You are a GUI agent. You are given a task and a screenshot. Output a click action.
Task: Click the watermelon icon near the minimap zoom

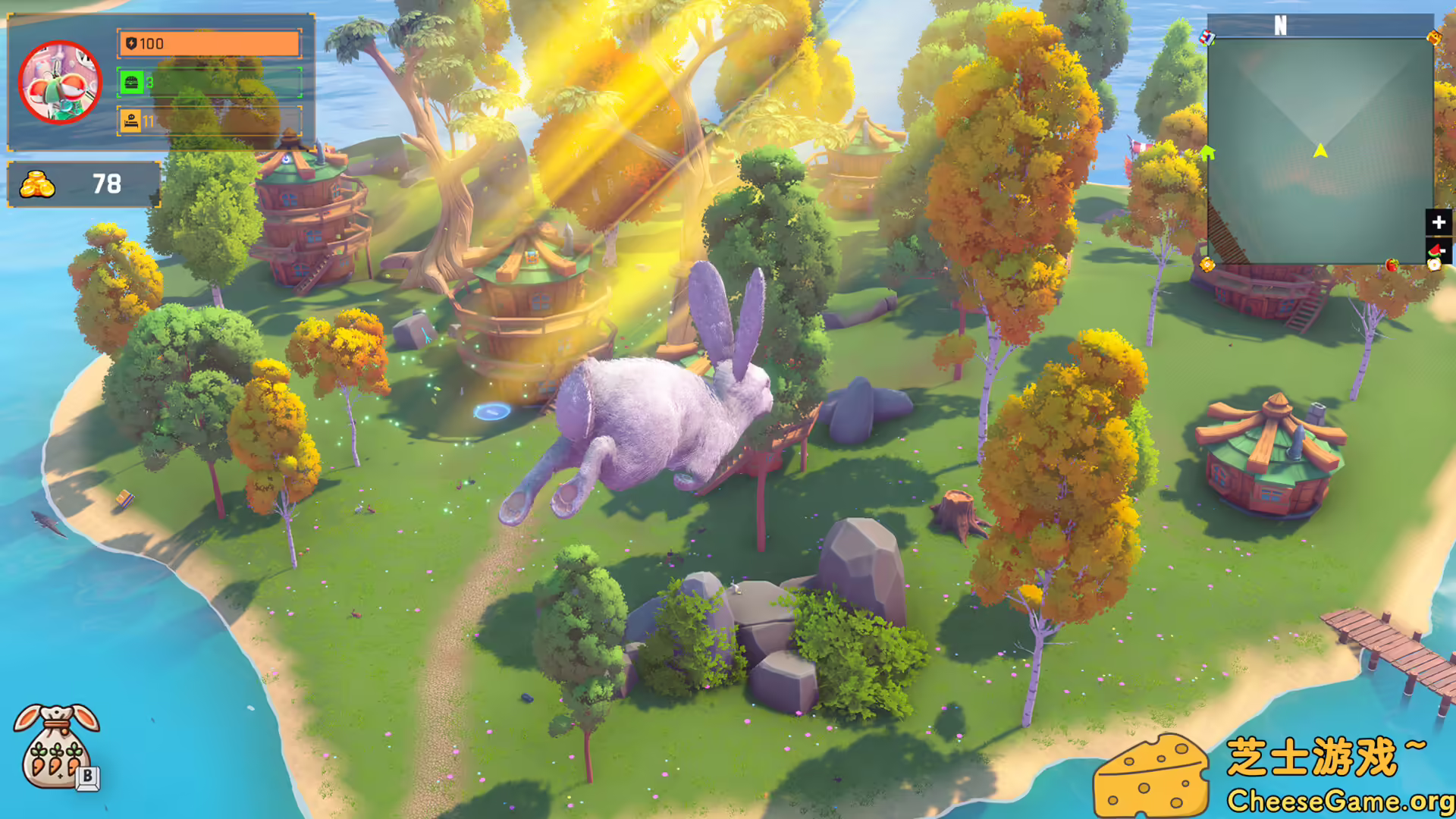(x=1434, y=251)
